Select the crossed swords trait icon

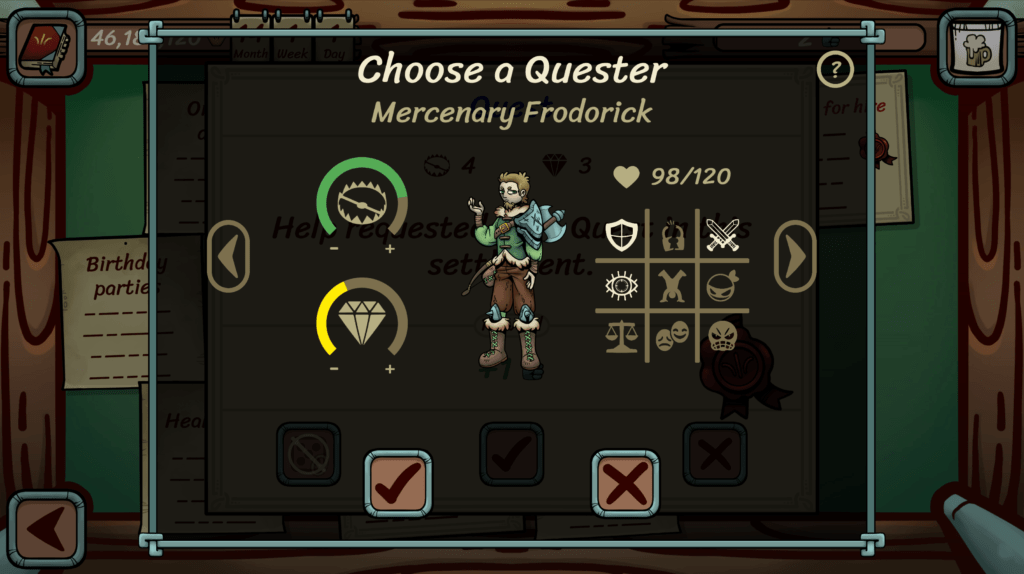coord(722,235)
